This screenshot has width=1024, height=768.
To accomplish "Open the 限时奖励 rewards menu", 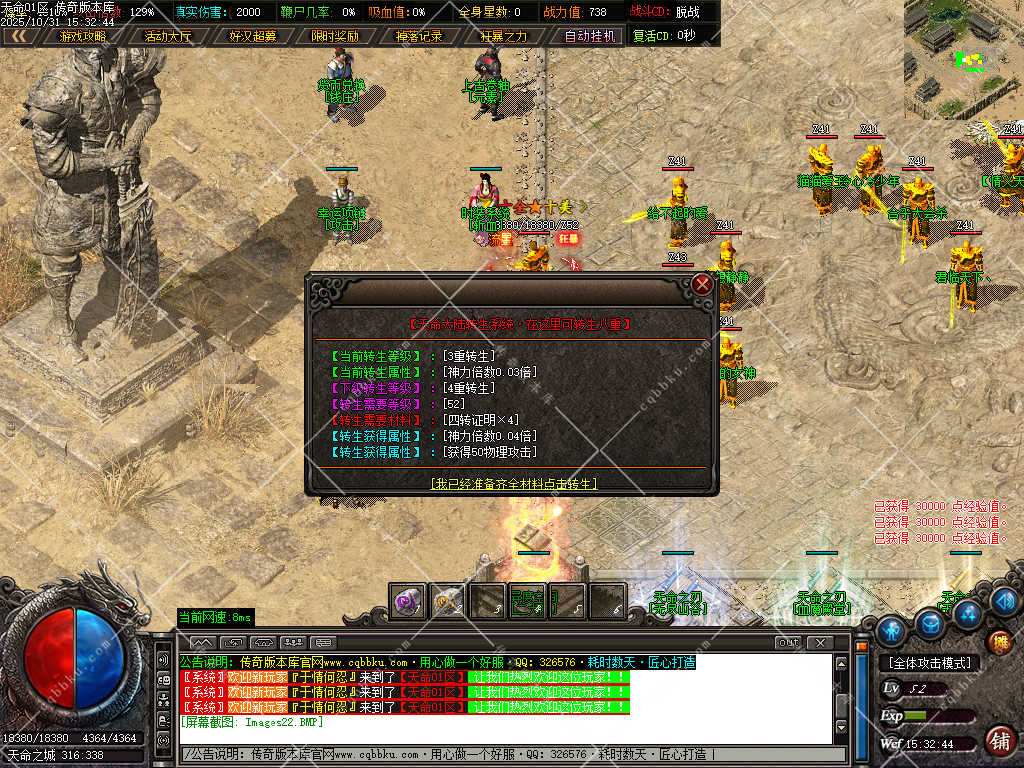I will pos(335,36).
